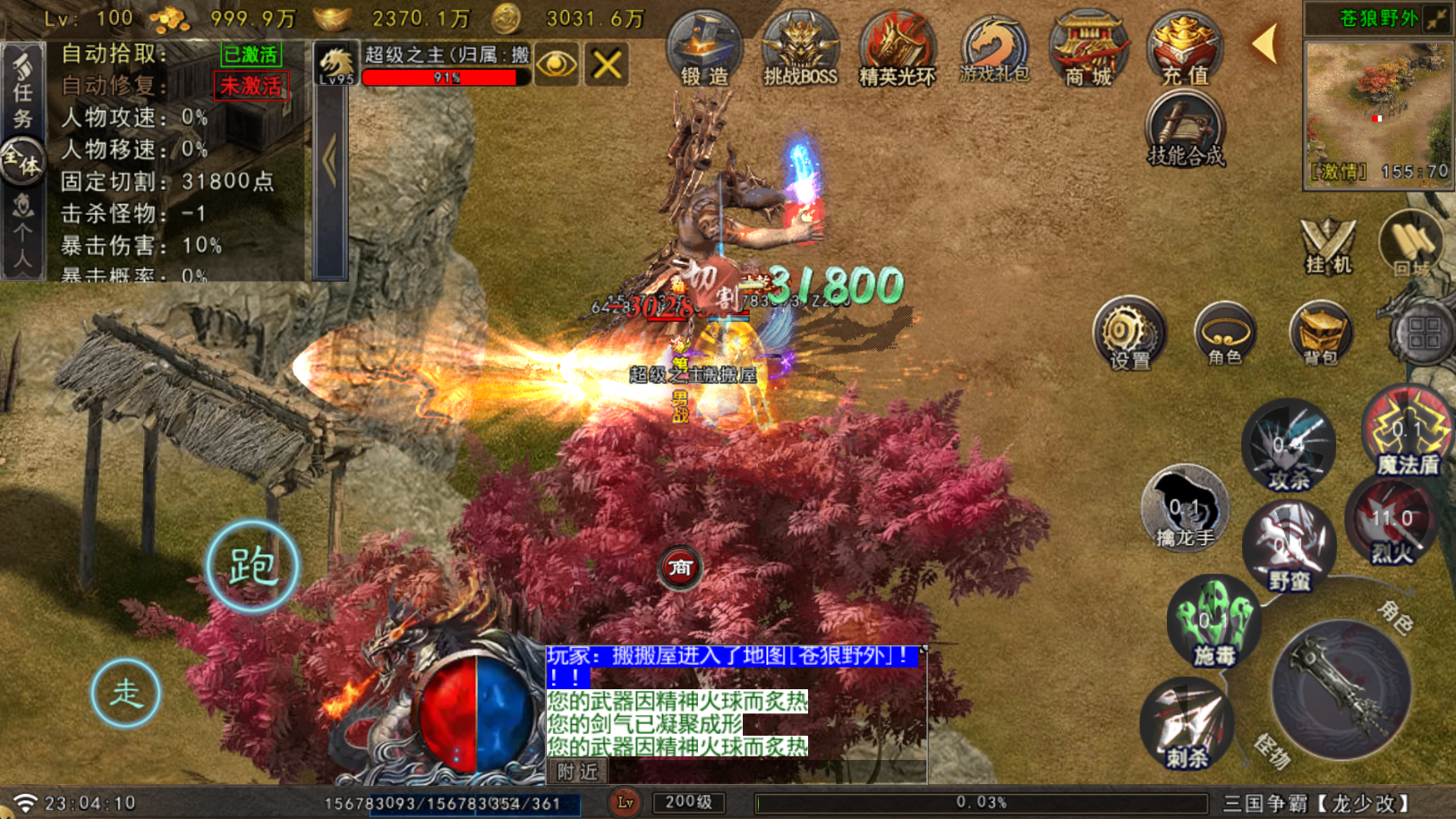This screenshot has height=819, width=1456.
Task: Claim rewards from 游戏礼包 gift pack
Action: (x=993, y=50)
